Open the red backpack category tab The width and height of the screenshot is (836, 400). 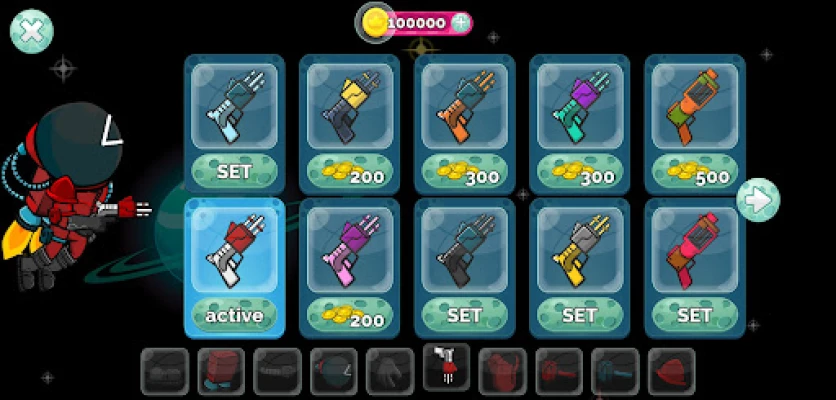click(x=502, y=371)
